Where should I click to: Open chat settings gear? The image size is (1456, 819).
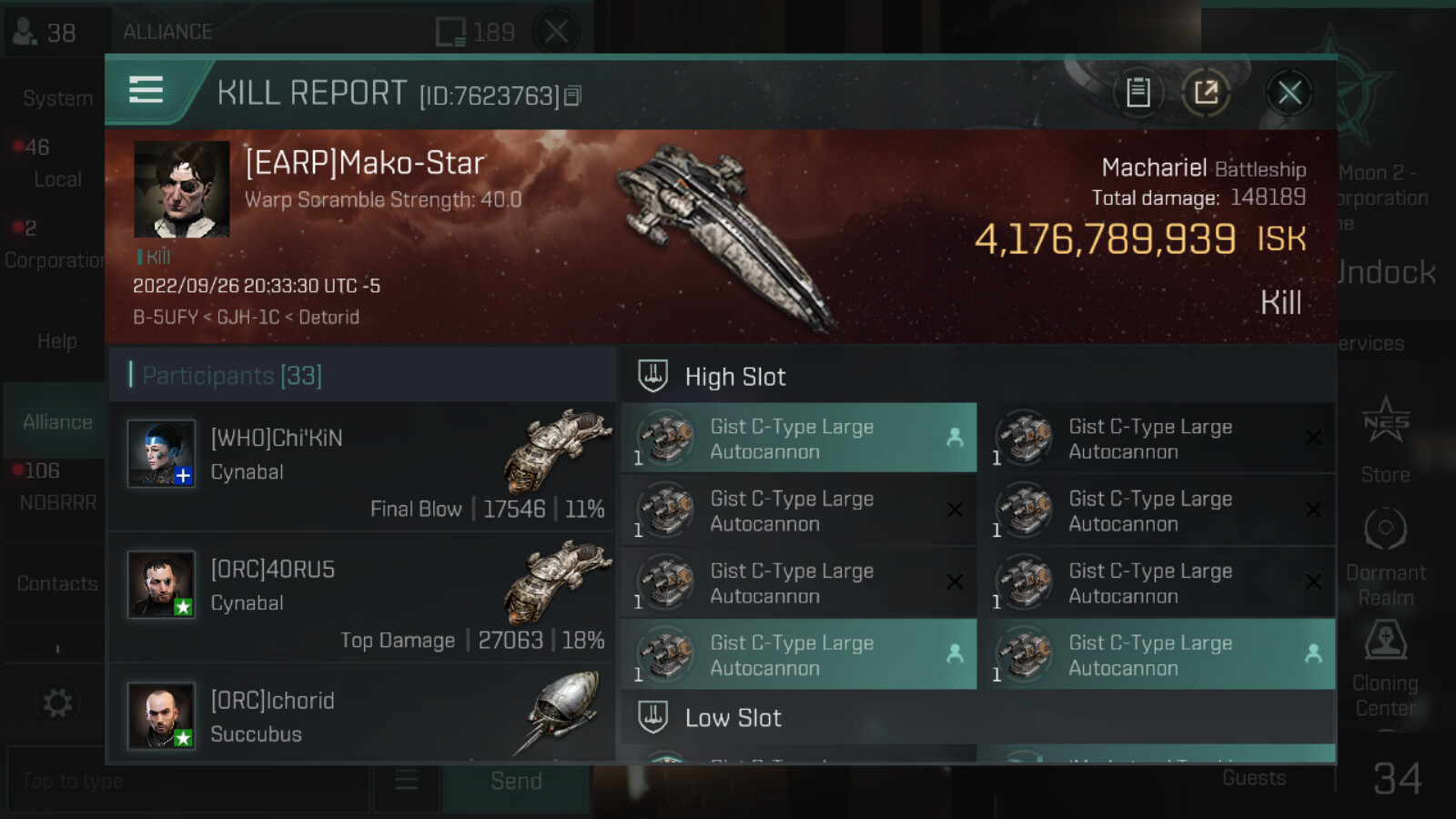point(56,703)
